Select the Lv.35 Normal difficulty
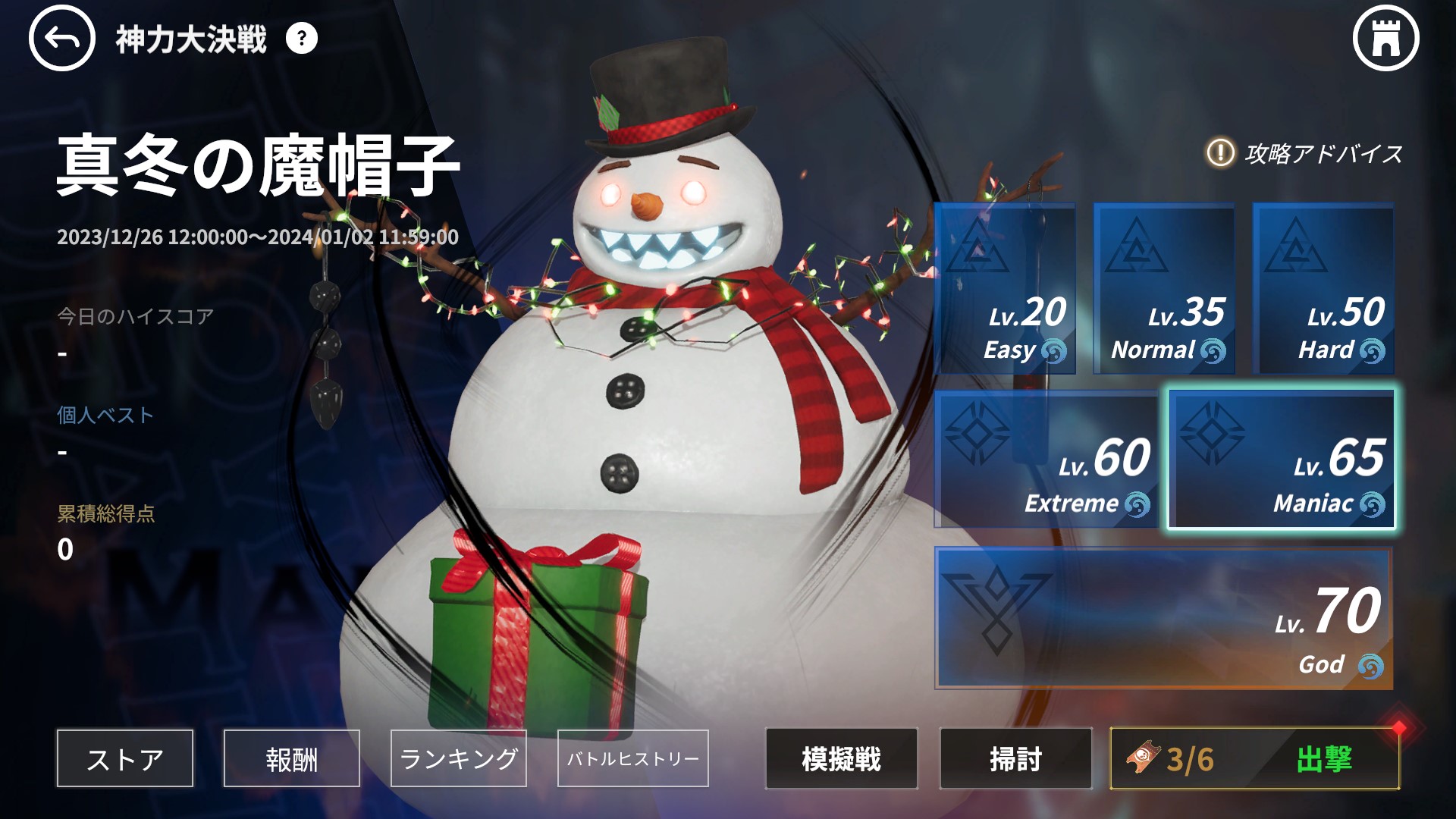 click(1164, 288)
